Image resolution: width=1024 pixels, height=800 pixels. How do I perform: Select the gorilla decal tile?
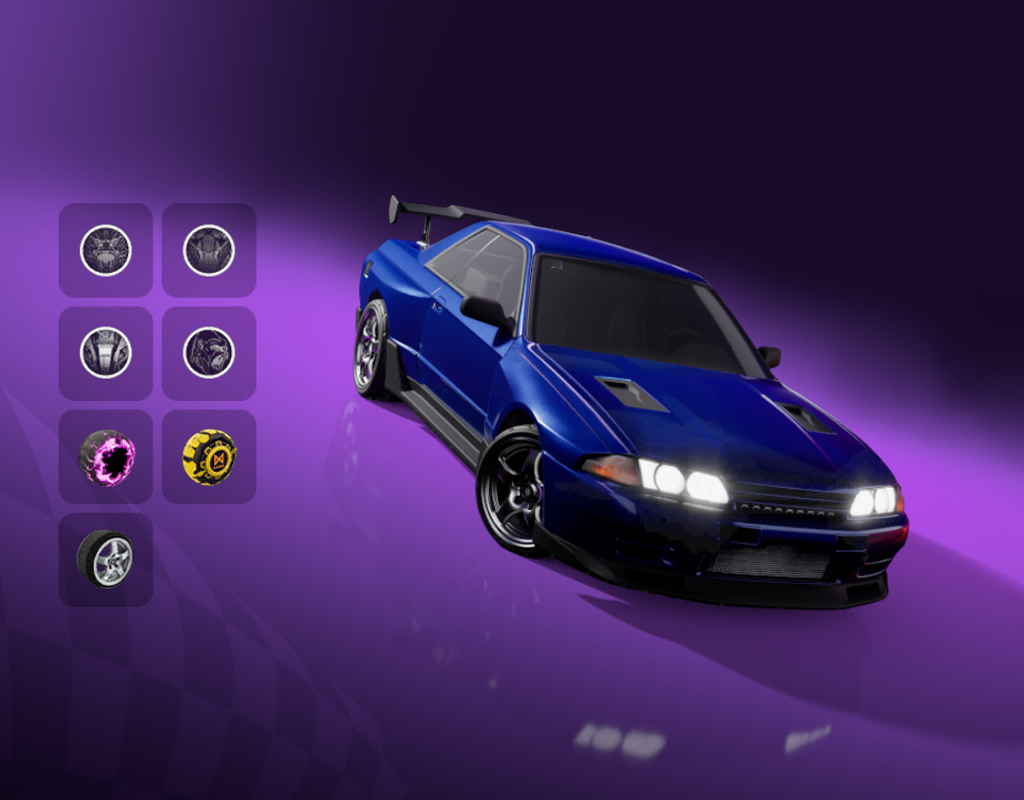click(209, 353)
